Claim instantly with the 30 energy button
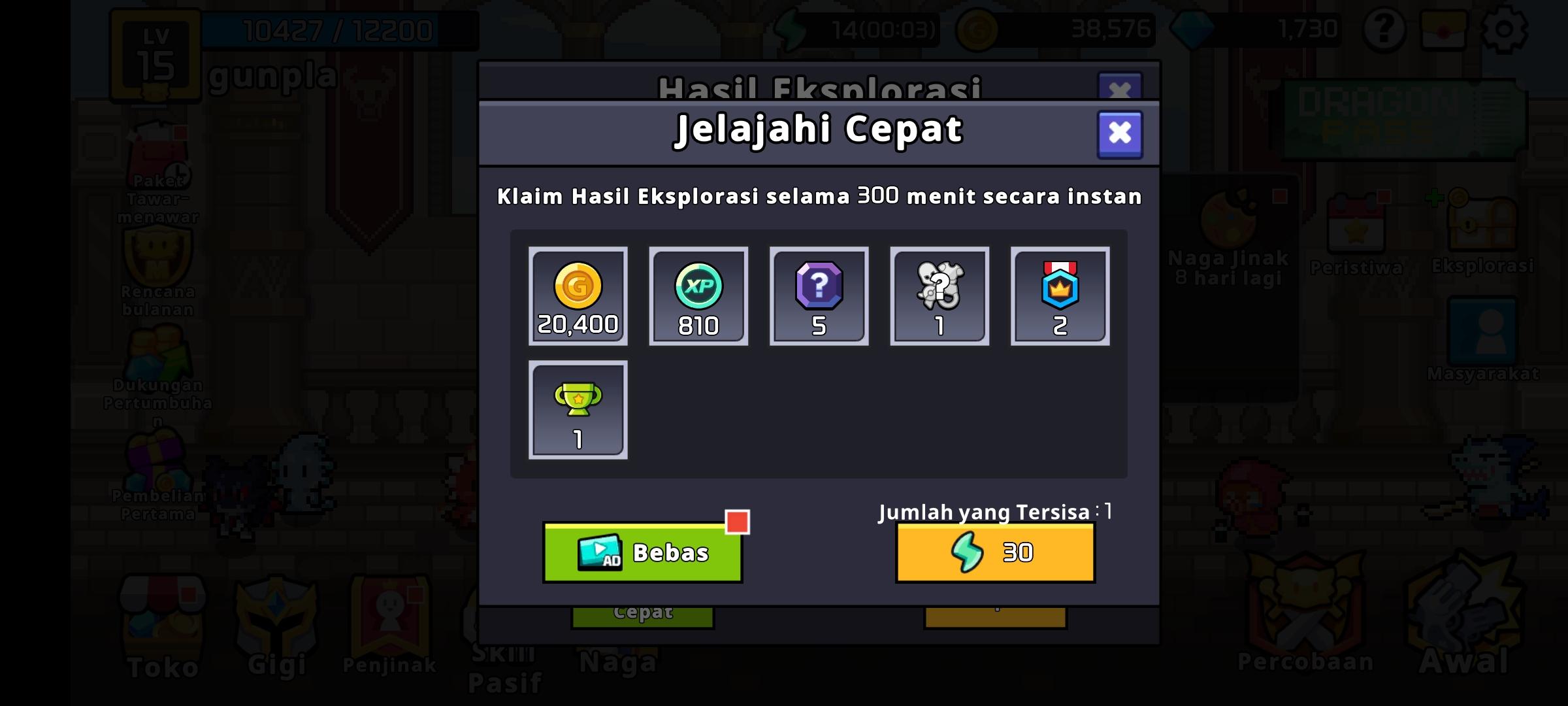This screenshot has width=1568, height=706. click(994, 551)
